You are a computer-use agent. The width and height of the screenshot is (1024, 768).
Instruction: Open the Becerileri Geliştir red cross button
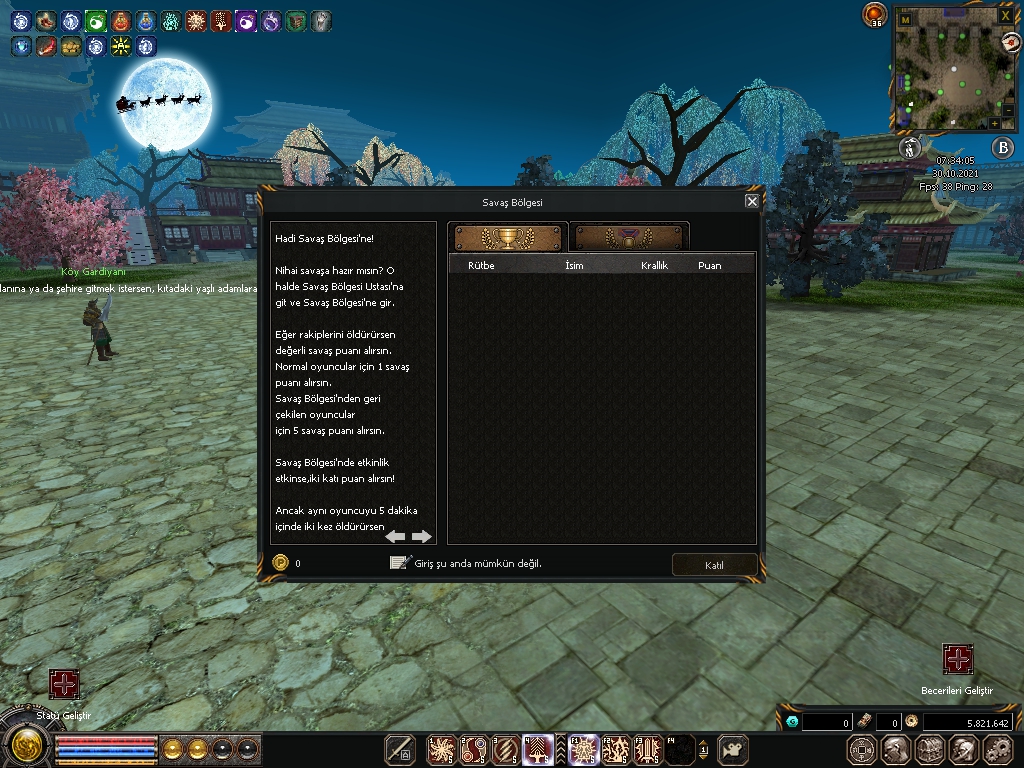tap(958, 660)
